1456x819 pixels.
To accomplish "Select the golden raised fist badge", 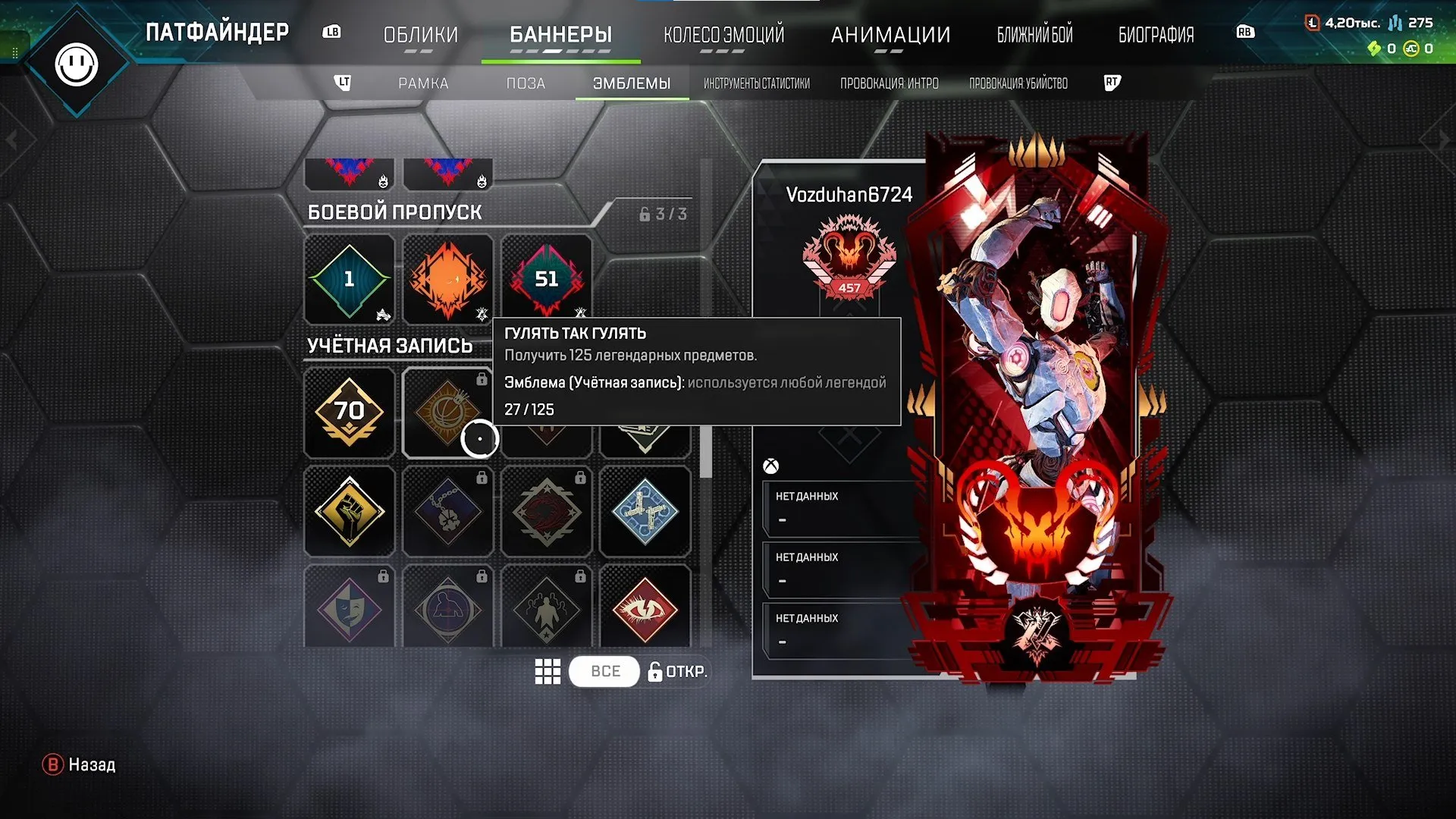I will (x=349, y=512).
